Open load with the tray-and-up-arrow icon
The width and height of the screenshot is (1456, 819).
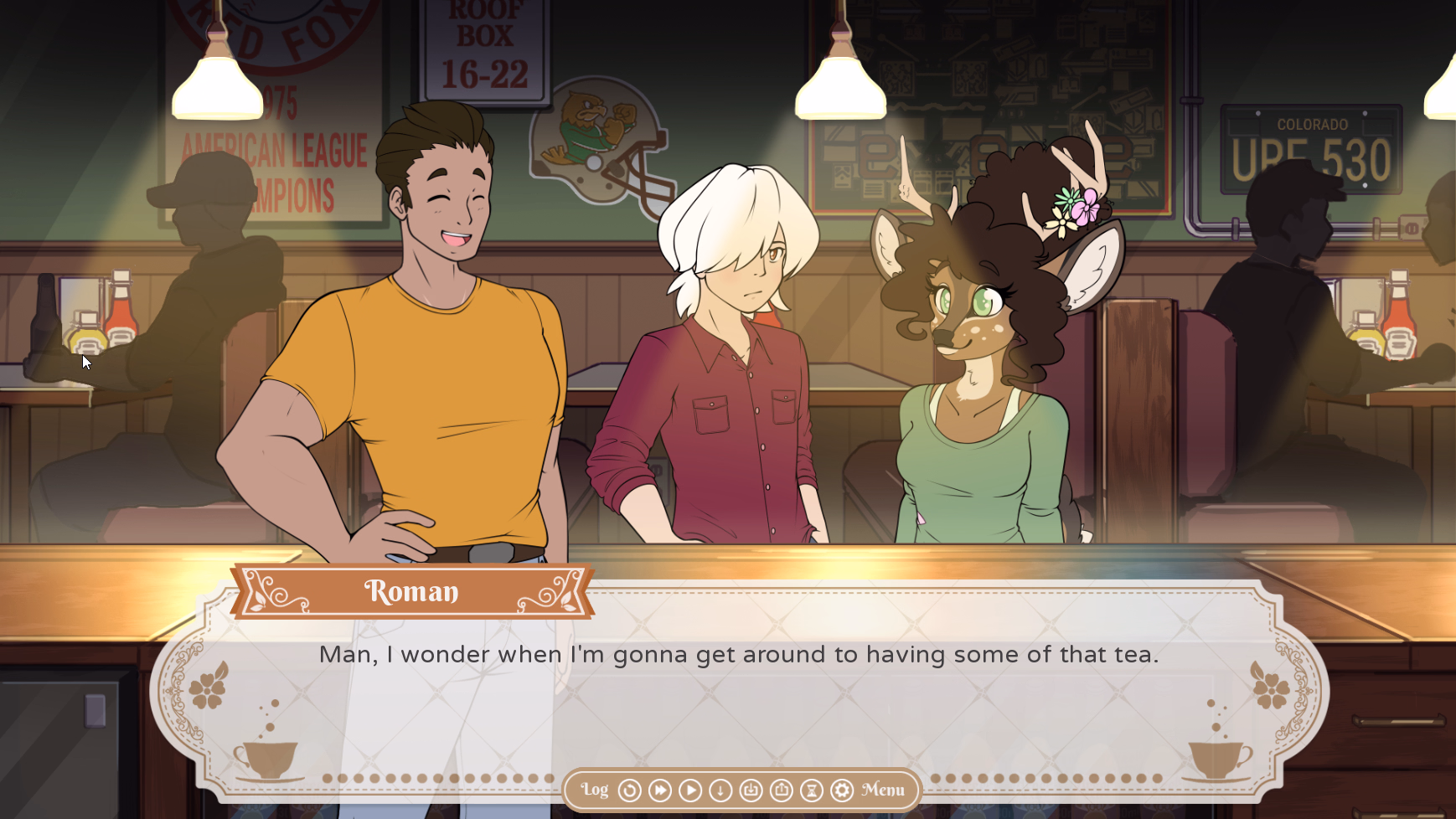coord(781,791)
